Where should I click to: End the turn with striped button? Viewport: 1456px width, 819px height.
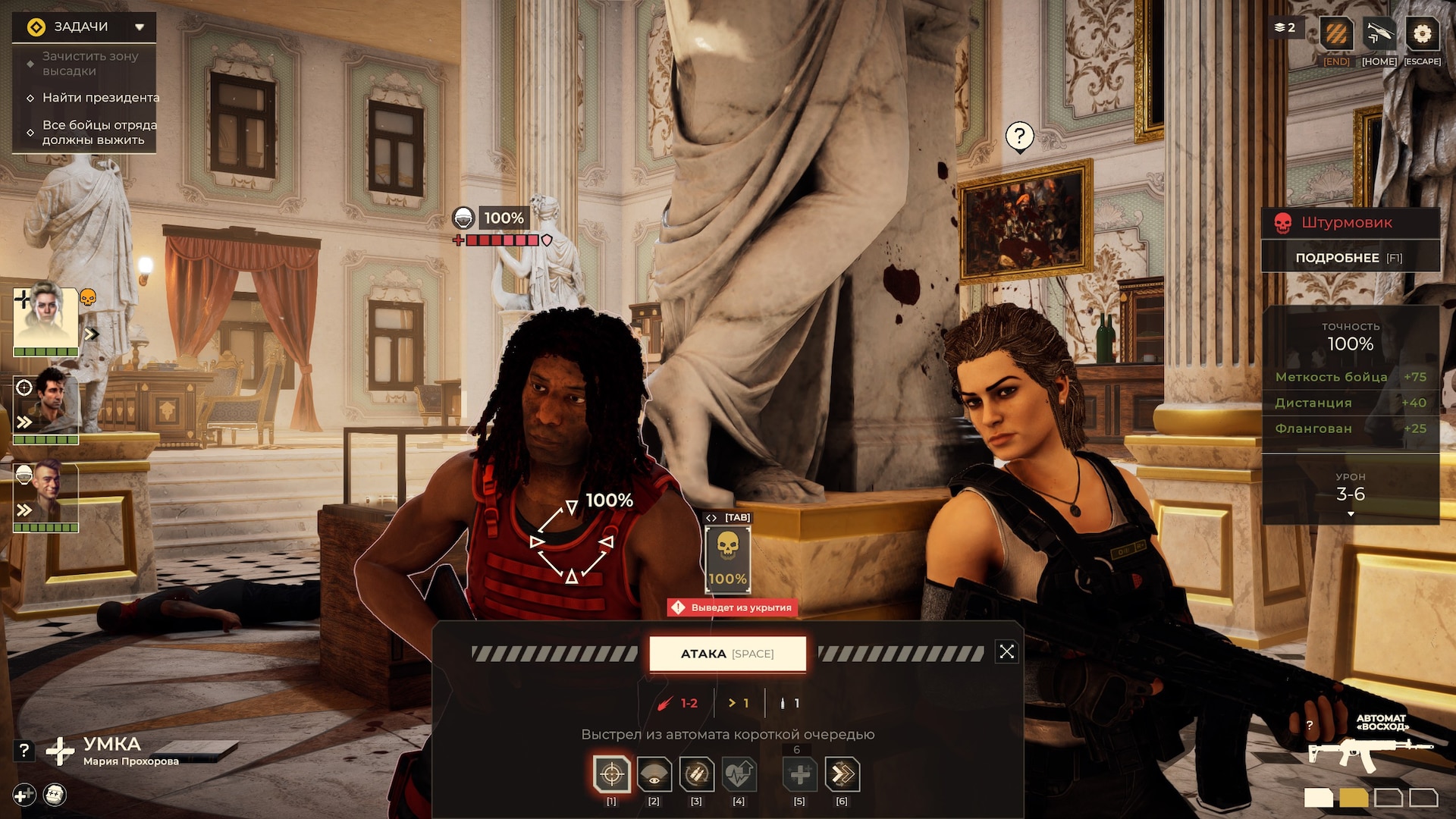tap(1336, 34)
